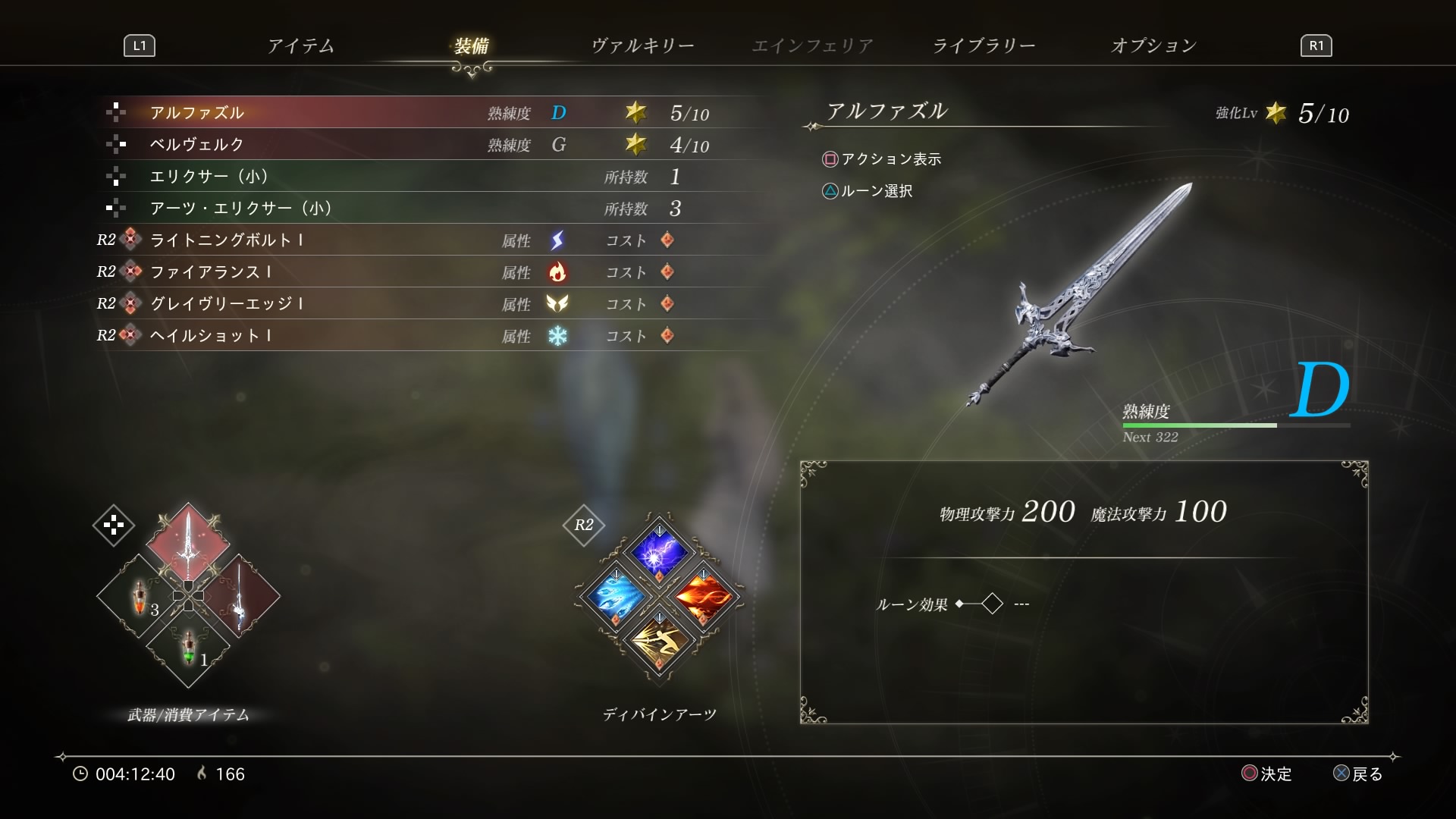Click the R2 icon beside the Divine Arts diamond
The image size is (1456, 819).
click(x=584, y=523)
